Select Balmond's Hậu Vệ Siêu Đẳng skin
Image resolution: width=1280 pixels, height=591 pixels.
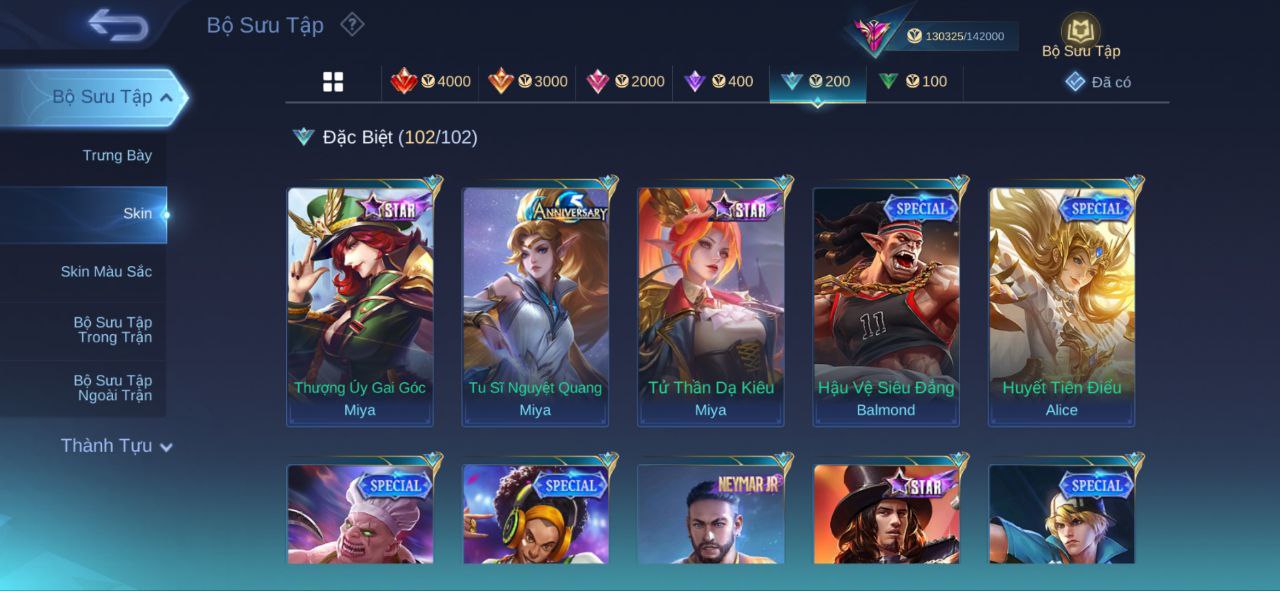[886, 305]
